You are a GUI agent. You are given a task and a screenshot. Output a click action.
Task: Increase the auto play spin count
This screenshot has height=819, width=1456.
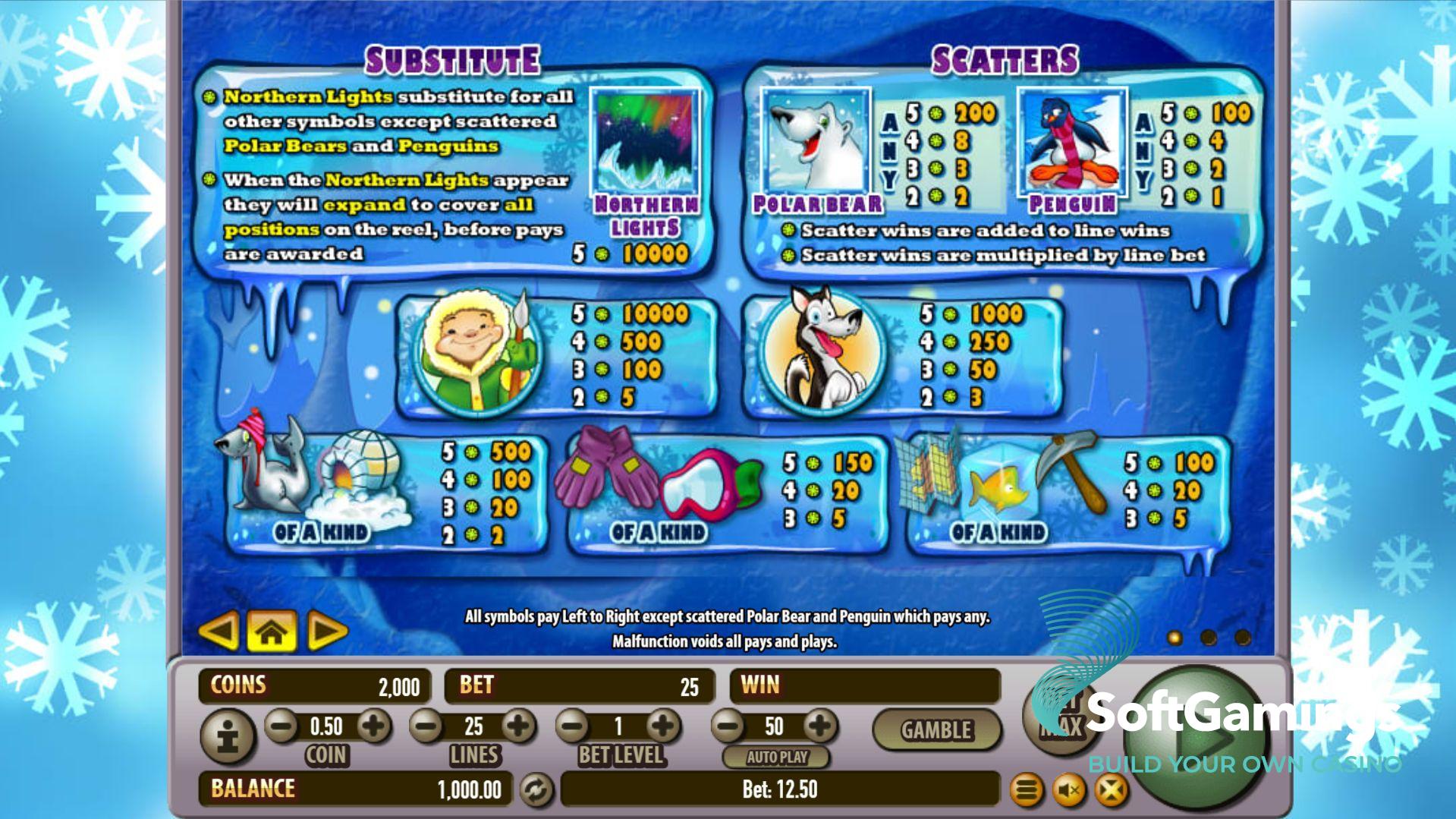pos(819,726)
